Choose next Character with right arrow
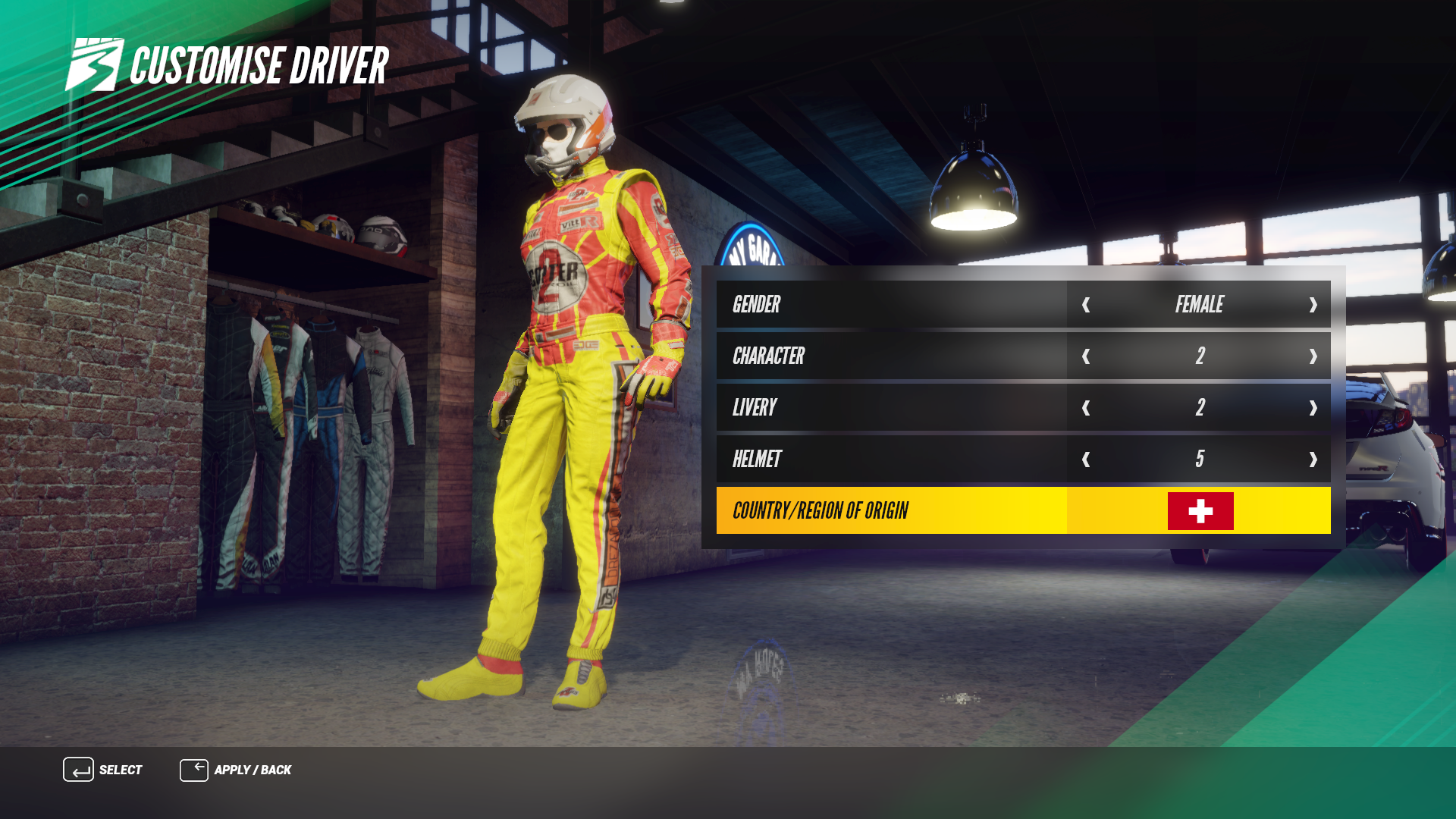The image size is (1456, 819). pyautogui.click(x=1313, y=356)
